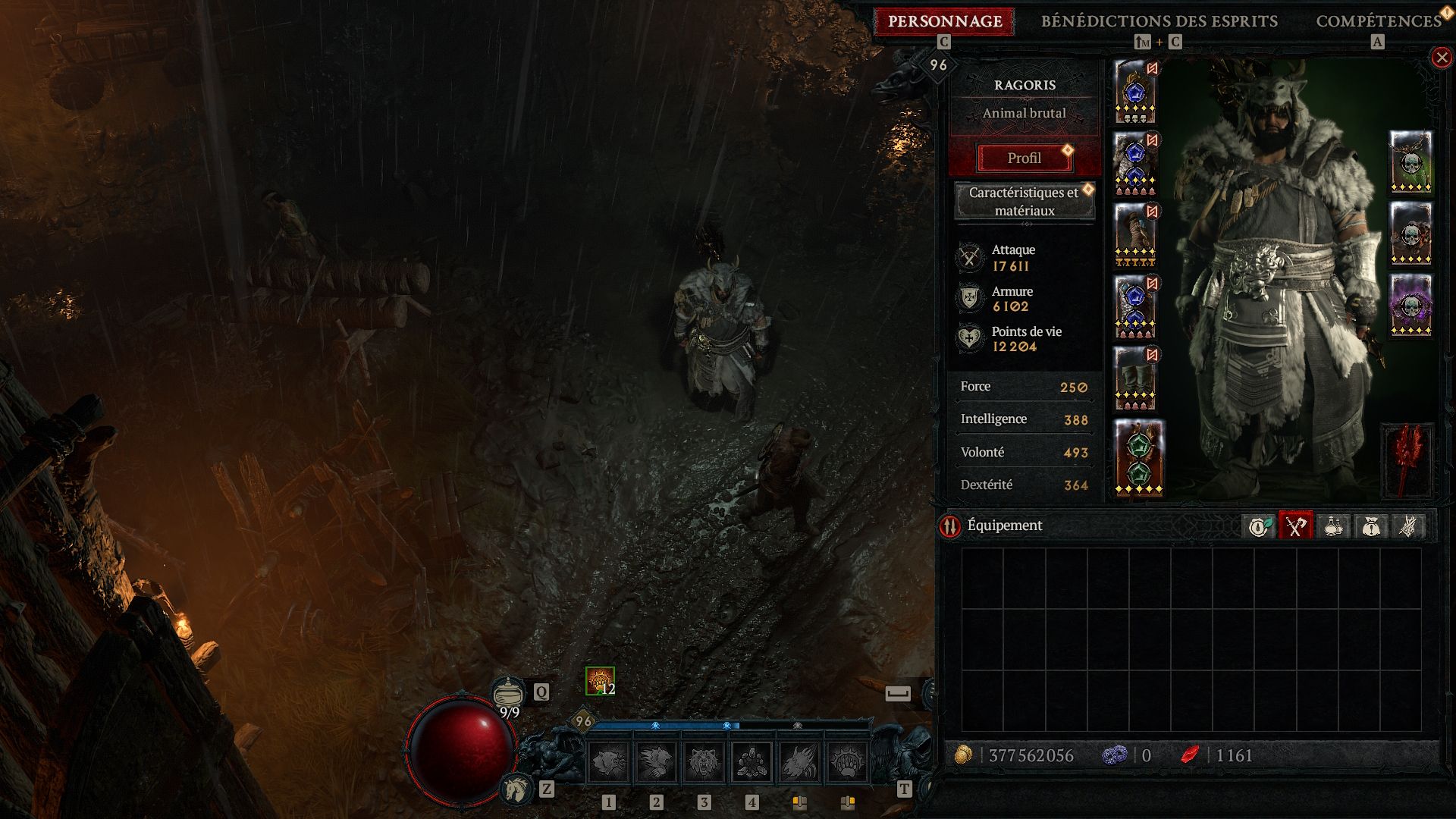1456x819 pixels.
Task: Select the equipped helm slot
Action: 1135,93
